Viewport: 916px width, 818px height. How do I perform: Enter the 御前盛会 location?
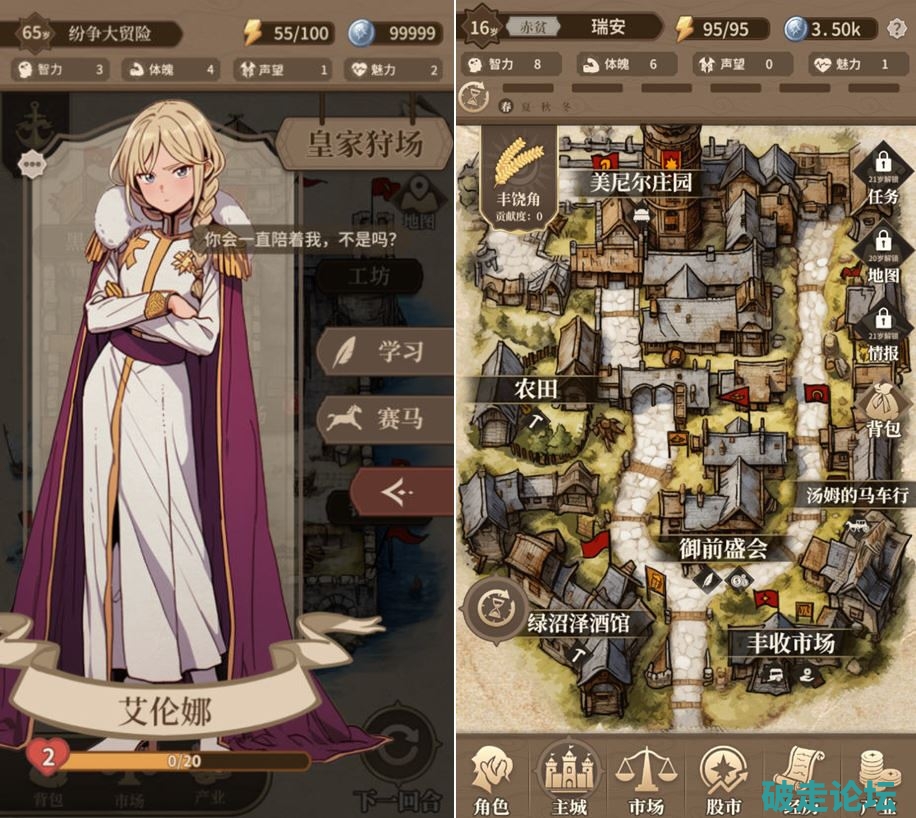pyautogui.click(x=723, y=548)
